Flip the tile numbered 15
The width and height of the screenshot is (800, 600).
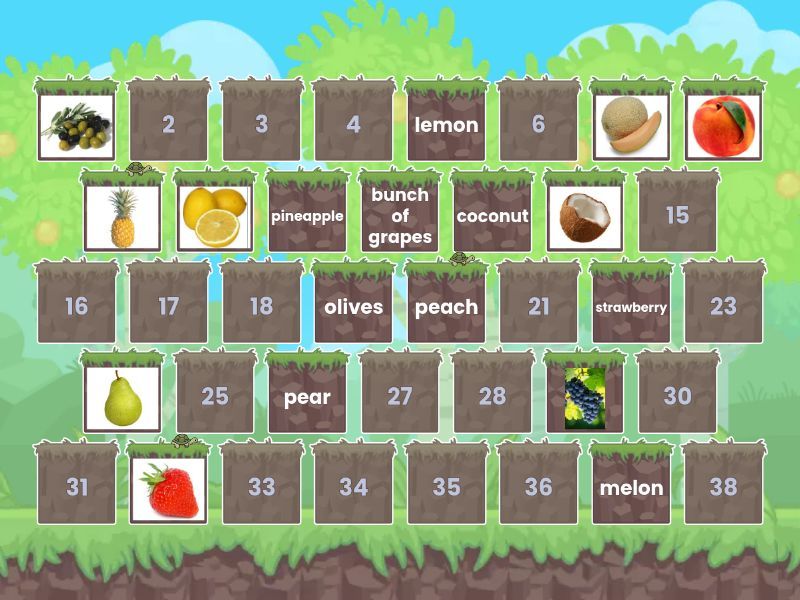click(677, 216)
